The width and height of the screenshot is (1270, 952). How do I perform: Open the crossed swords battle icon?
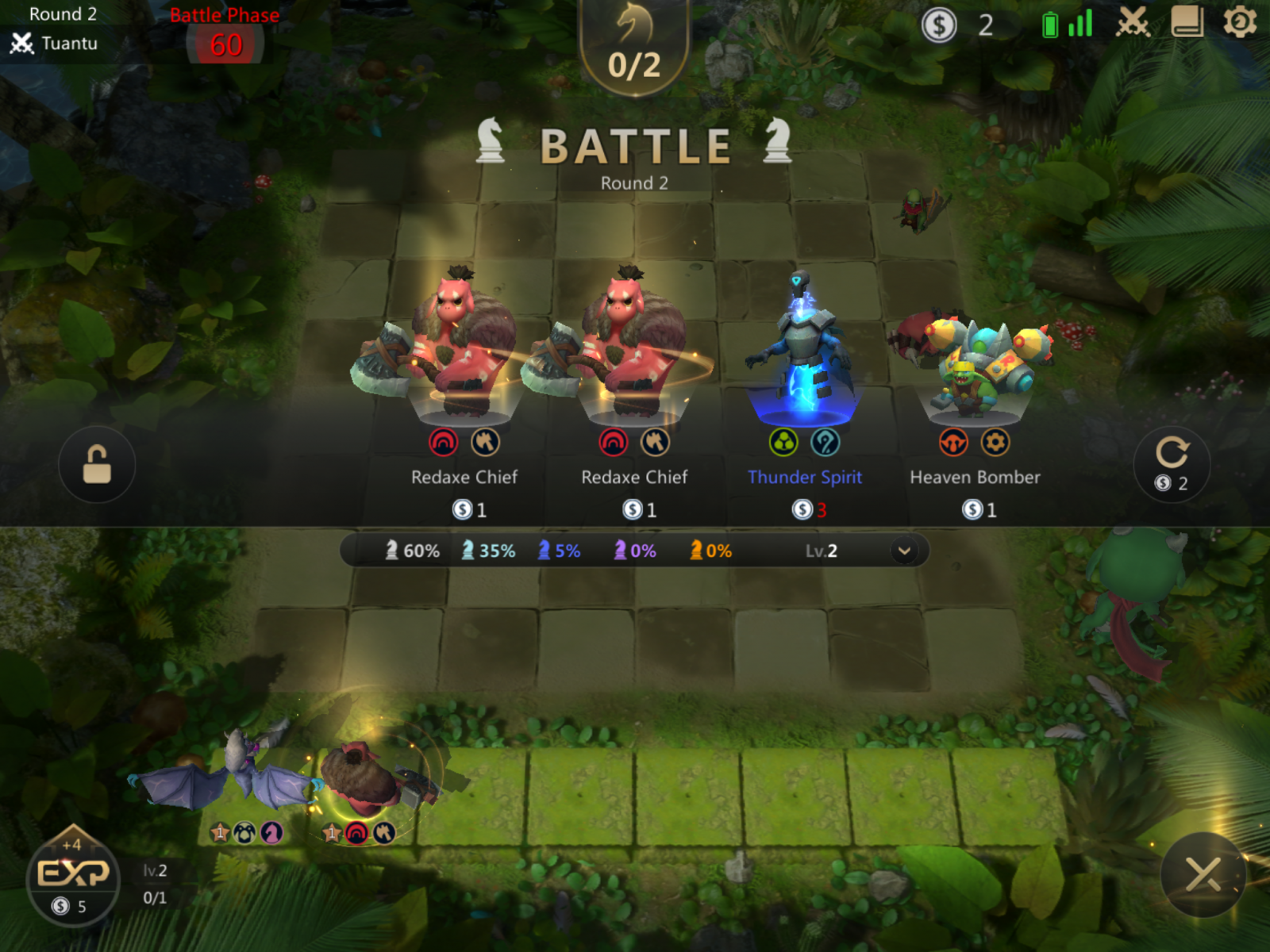1133,23
